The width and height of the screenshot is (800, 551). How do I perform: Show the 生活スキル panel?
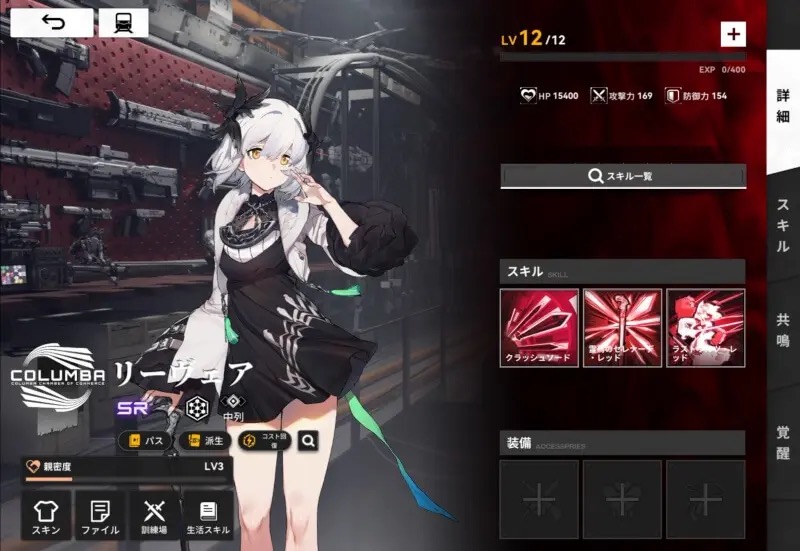click(208, 515)
